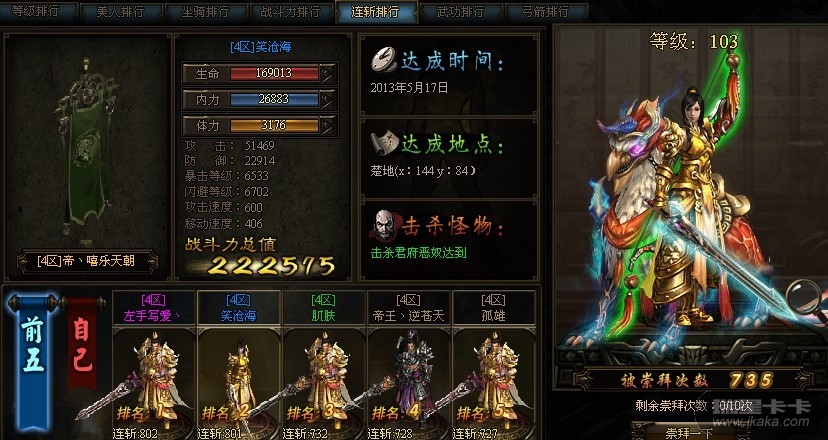Viewport: 828px width, 440px height.
Task: Choose rank 2 player 笑沧海
Action: pos(238,365)
